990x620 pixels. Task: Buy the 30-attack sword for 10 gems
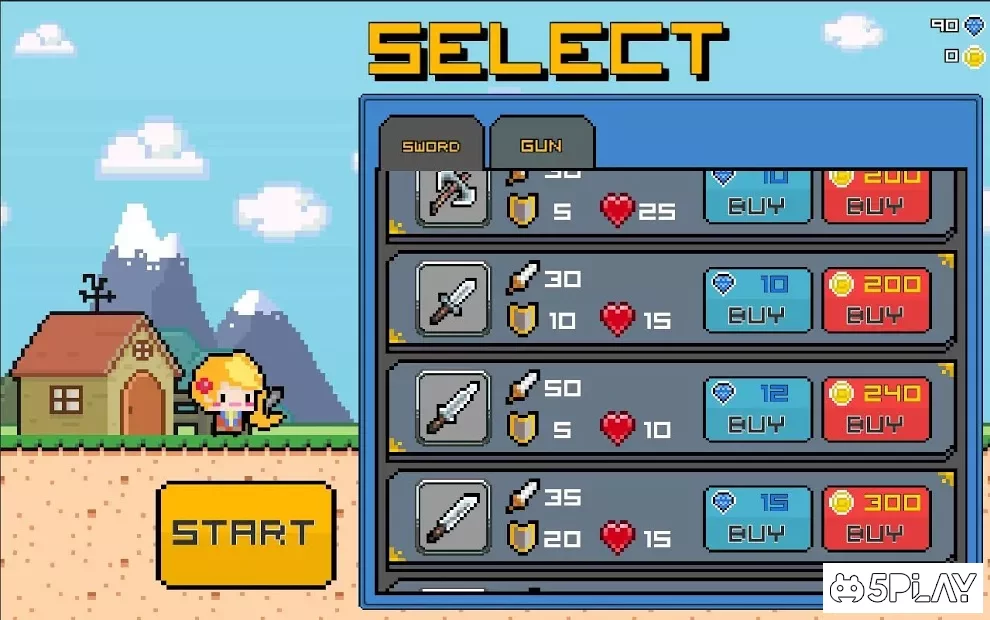coord(757,299)
